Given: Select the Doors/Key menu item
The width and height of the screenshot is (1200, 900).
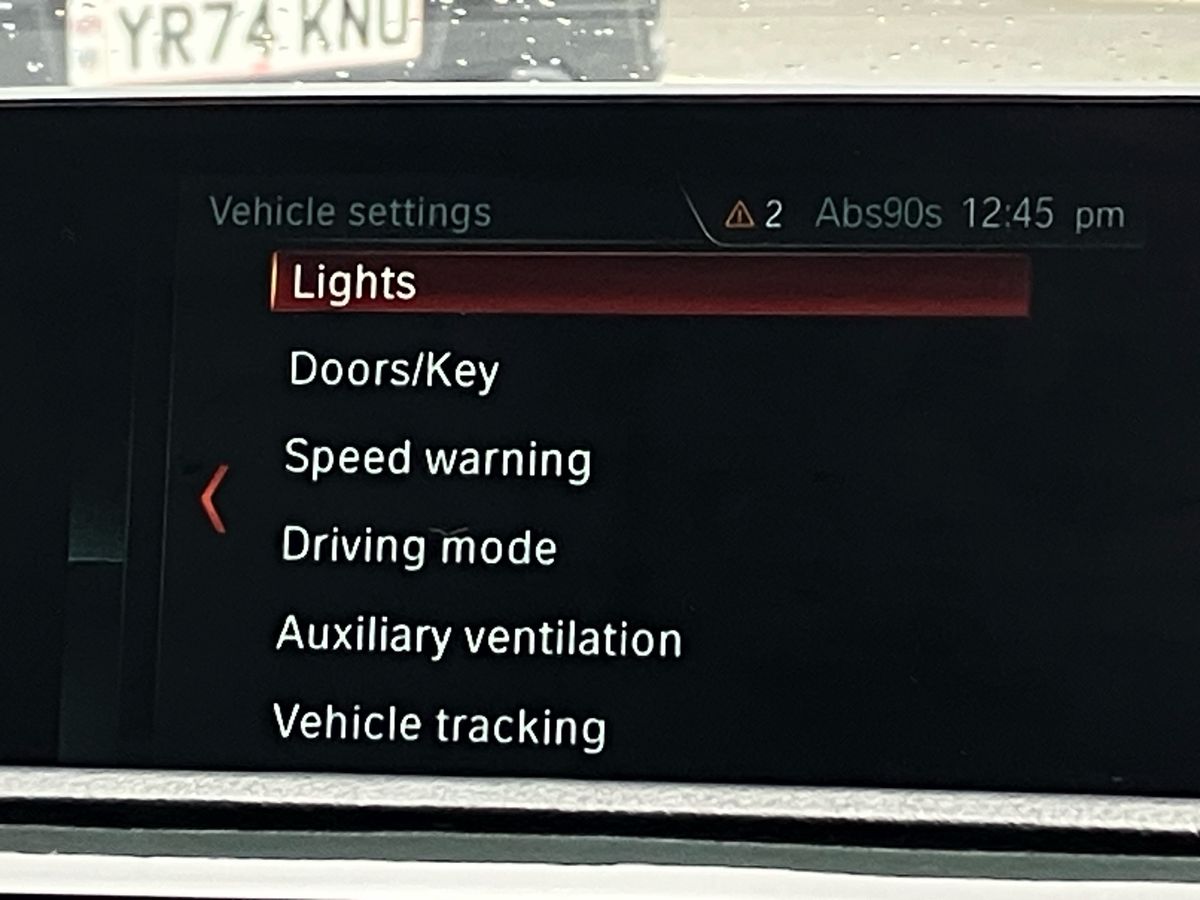Looking at the screenshot, I should click(x=393, y=371).
